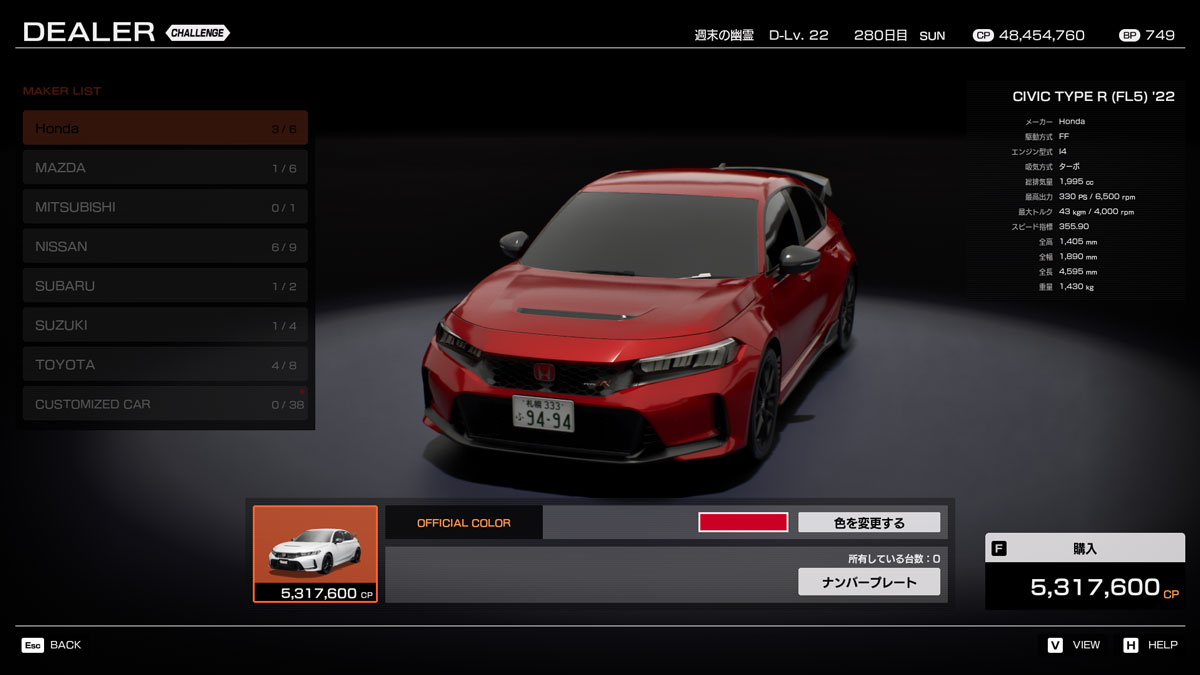Switch to VIEW mode for the car
Viewport: 1200px width, 675px height.
tap(1074, 645)
